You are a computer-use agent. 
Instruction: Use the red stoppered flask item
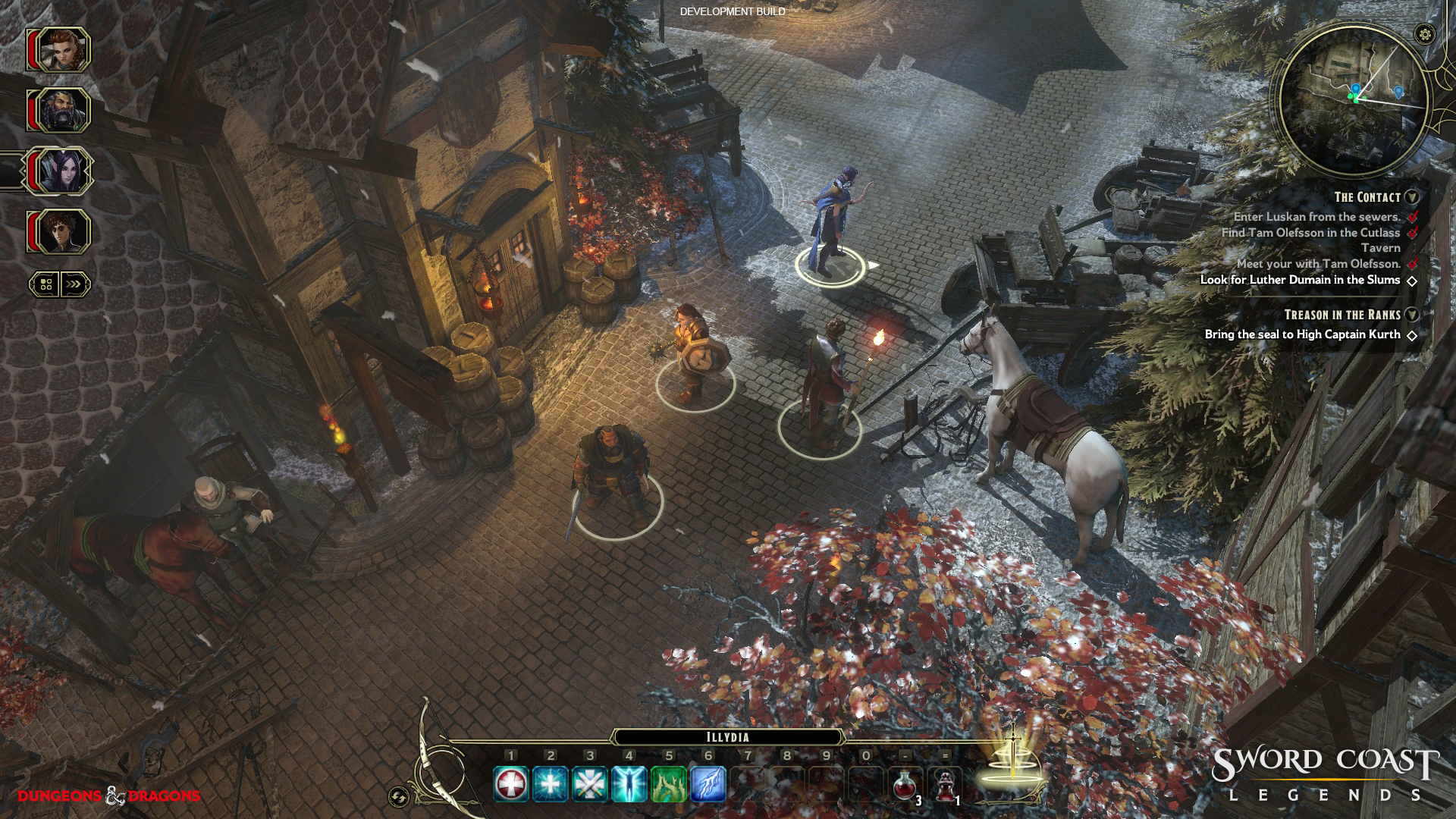(945, 784)
